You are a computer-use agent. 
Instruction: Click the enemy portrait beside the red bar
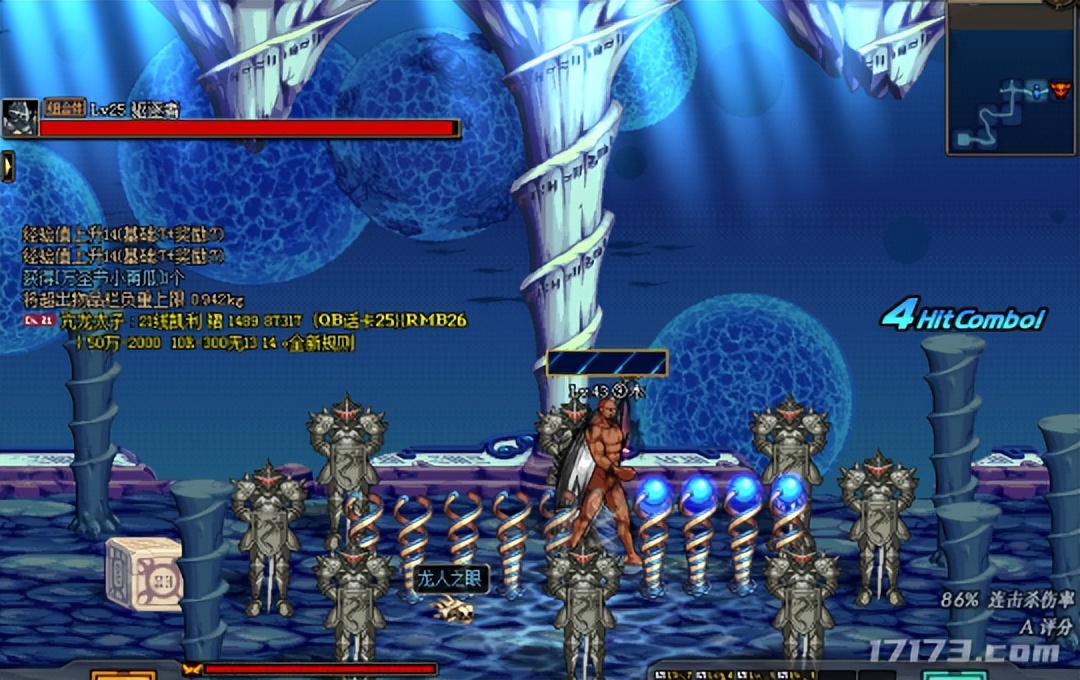coord(20,117)
